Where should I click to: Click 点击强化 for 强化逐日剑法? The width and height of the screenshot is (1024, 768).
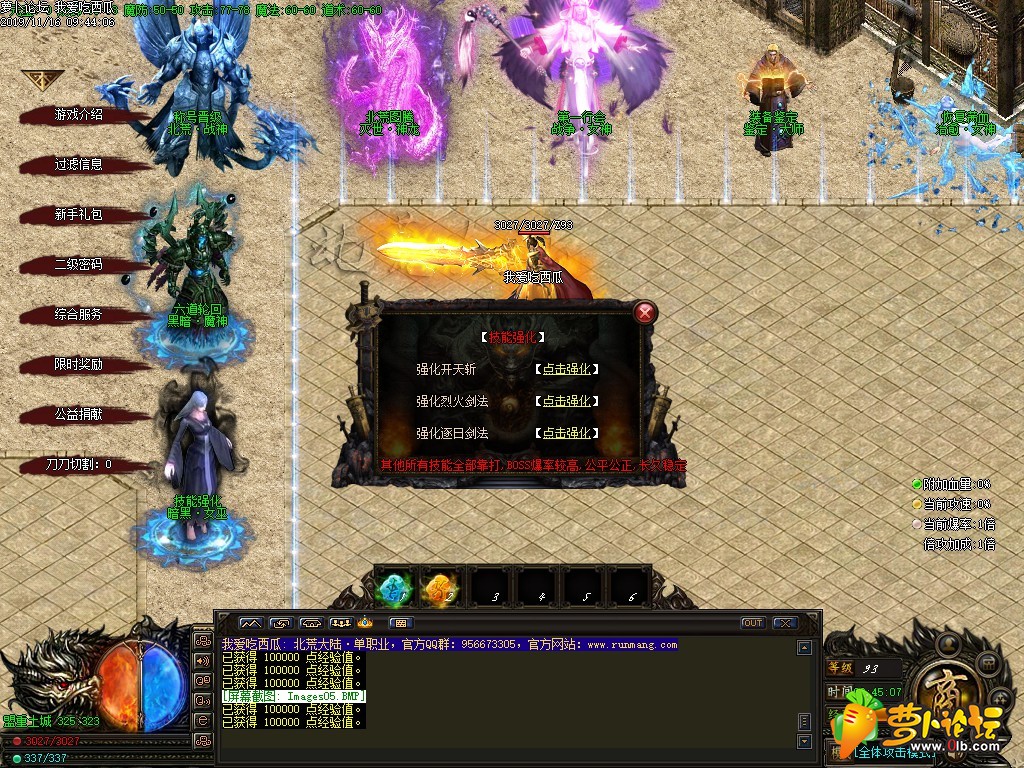pos(567,433)
